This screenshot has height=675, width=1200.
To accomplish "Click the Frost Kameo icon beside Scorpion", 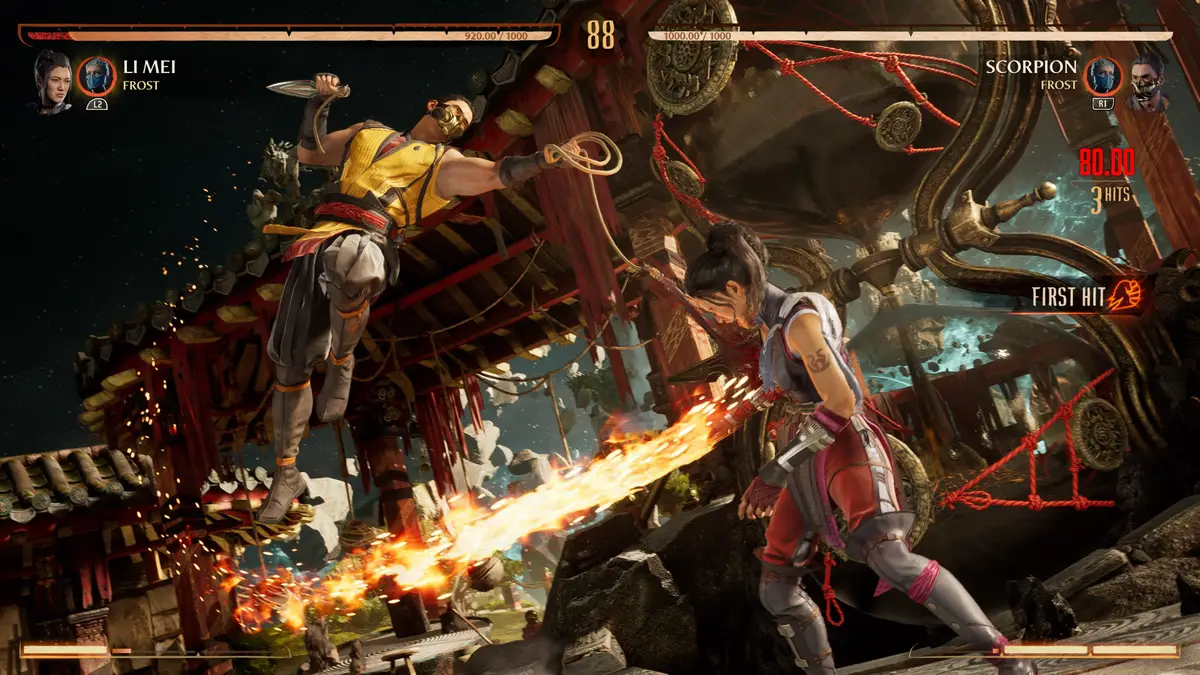I will pos(1104,76).
